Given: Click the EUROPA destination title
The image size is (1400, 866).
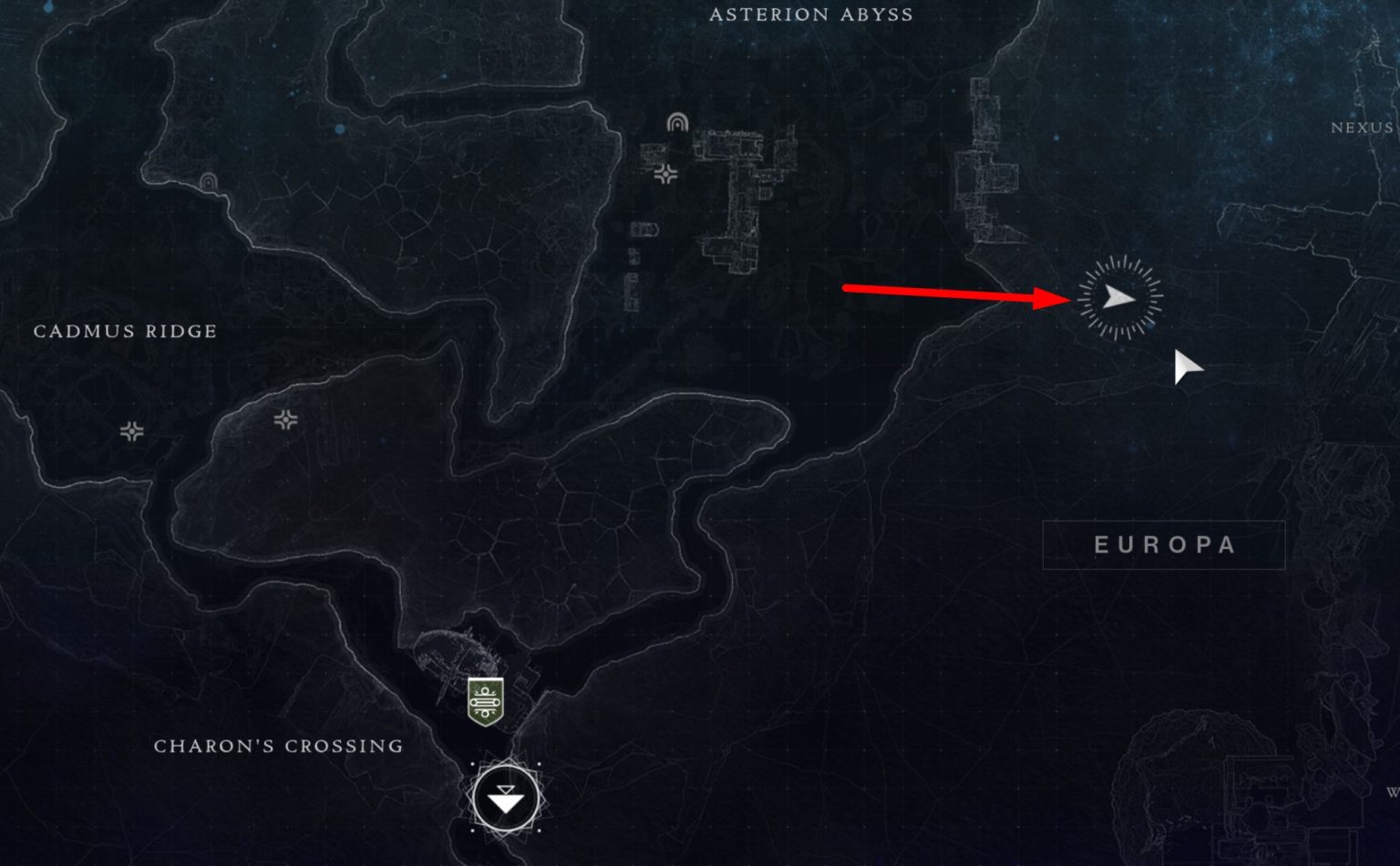Looking at the screenshot, I should pyautogui.click(x=1164, y=545).
